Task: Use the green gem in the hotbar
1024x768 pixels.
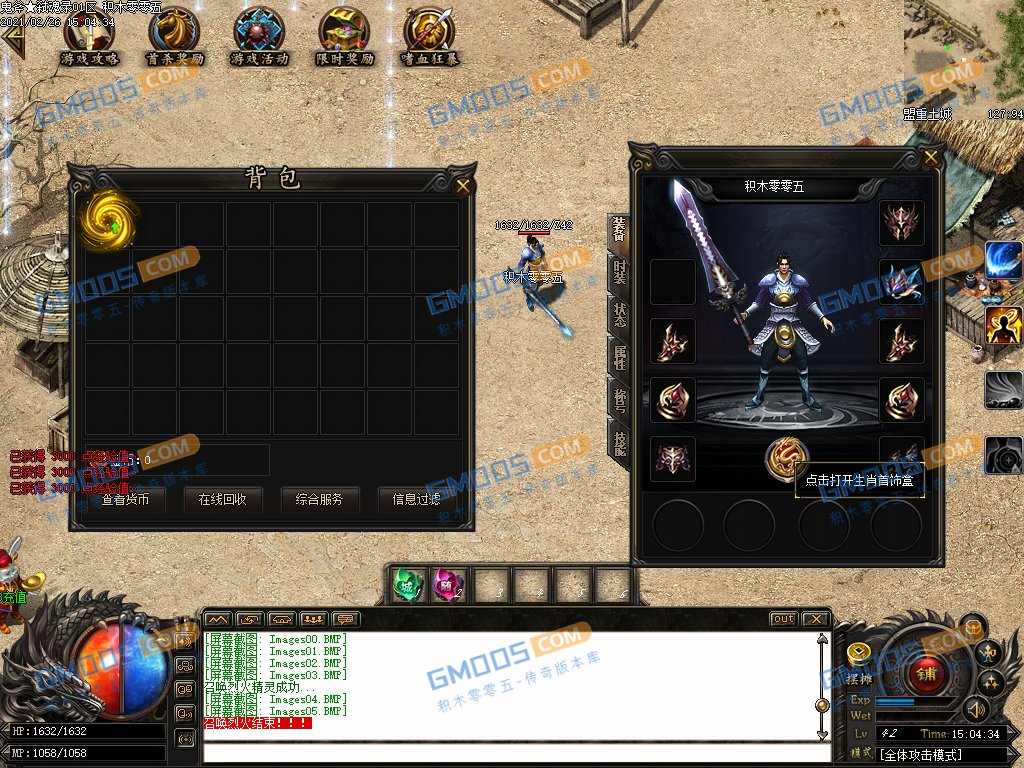Action: (407, 584)
